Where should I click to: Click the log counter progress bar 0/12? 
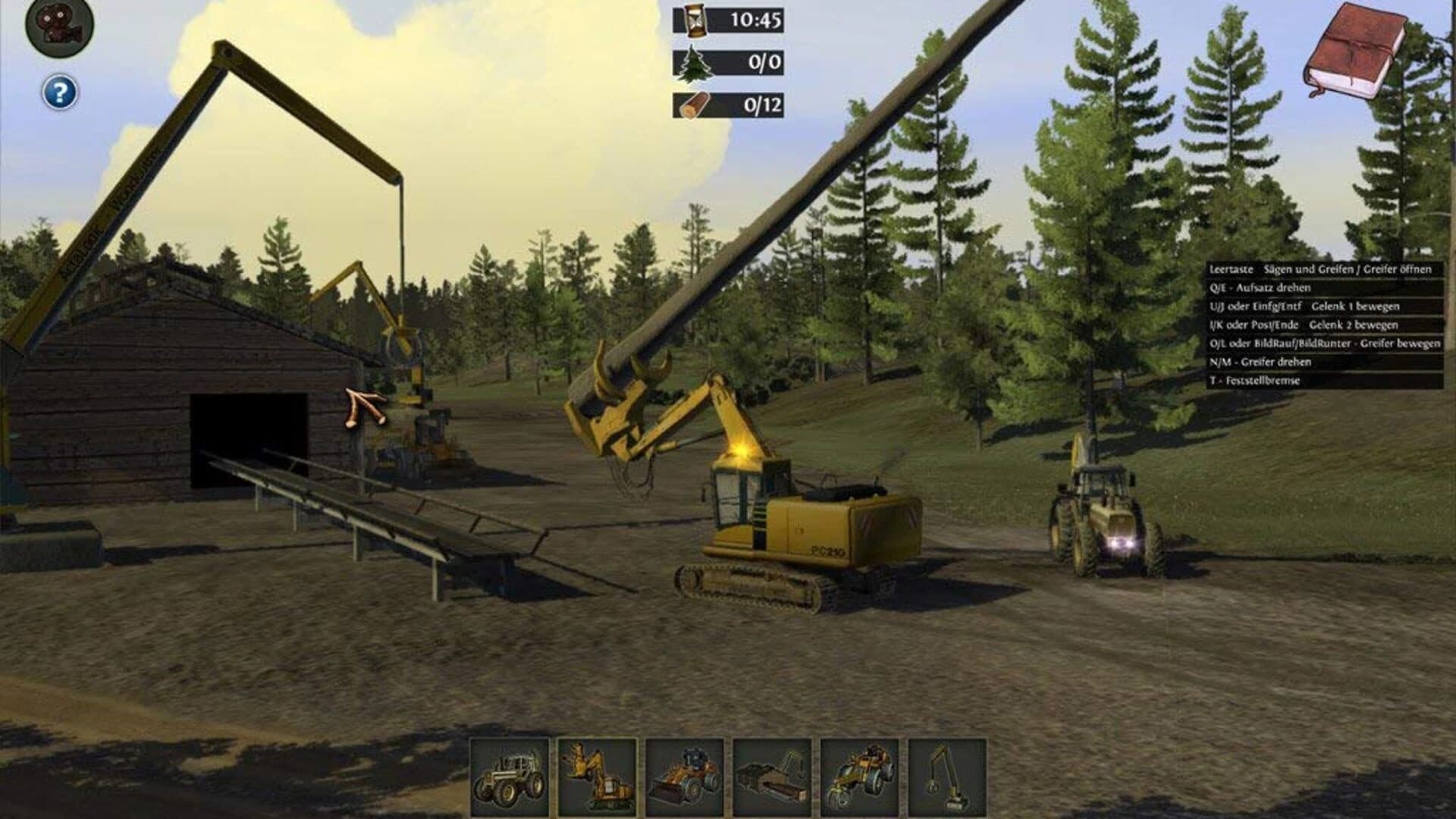tap(728, 106)
